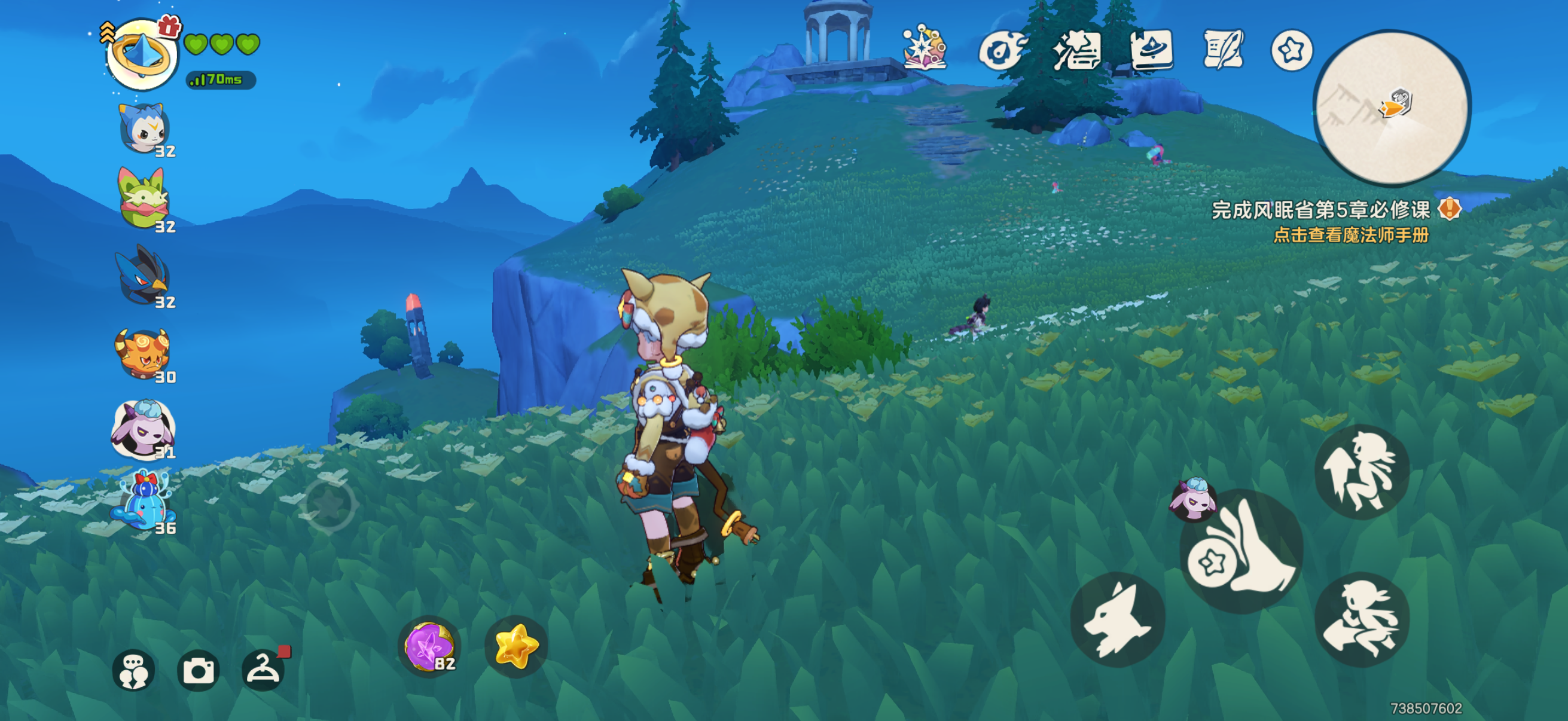Open the scroll and quill journal
1568x721 pixels.
click(1222, 50)
